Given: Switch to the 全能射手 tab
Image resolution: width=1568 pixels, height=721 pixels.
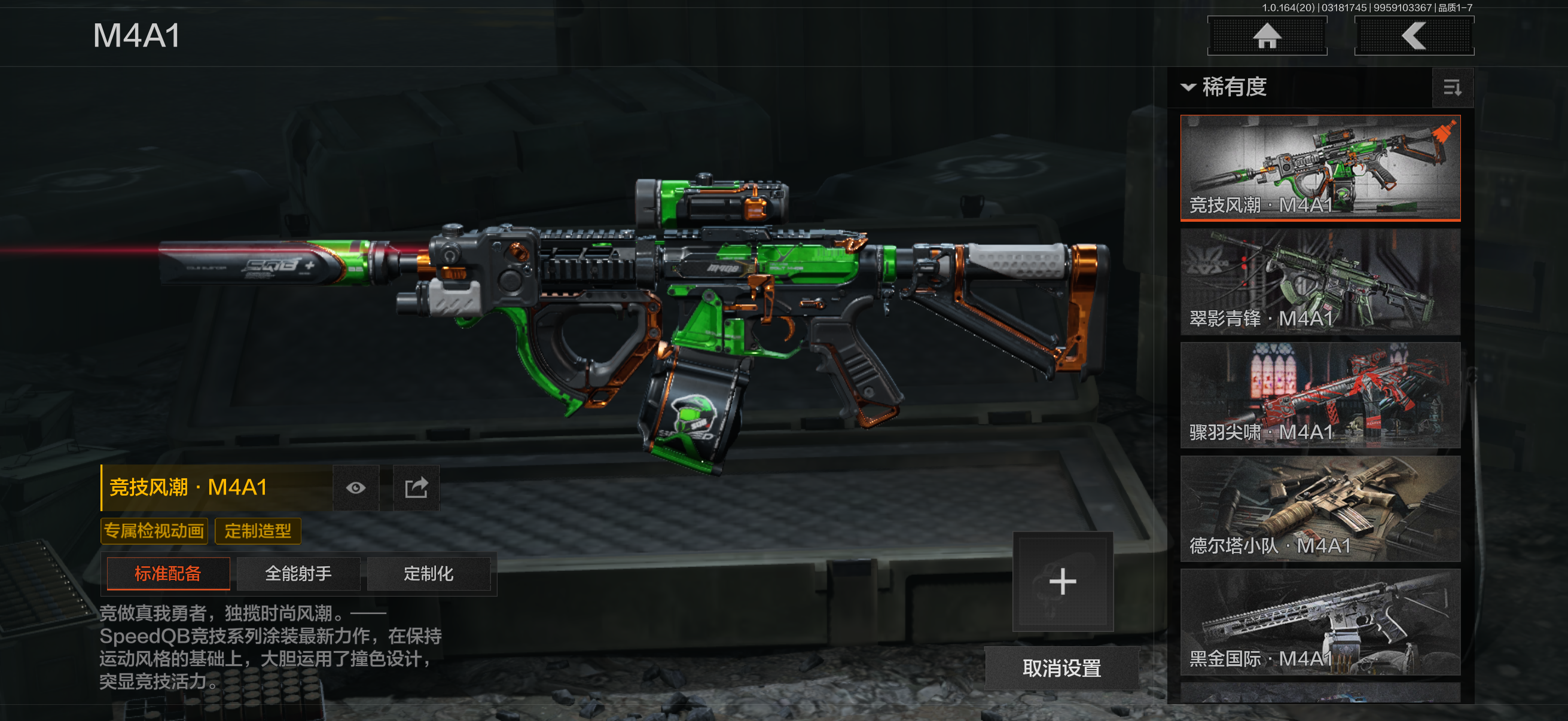Looking at the screenshot, I should (x=298, y=574).
